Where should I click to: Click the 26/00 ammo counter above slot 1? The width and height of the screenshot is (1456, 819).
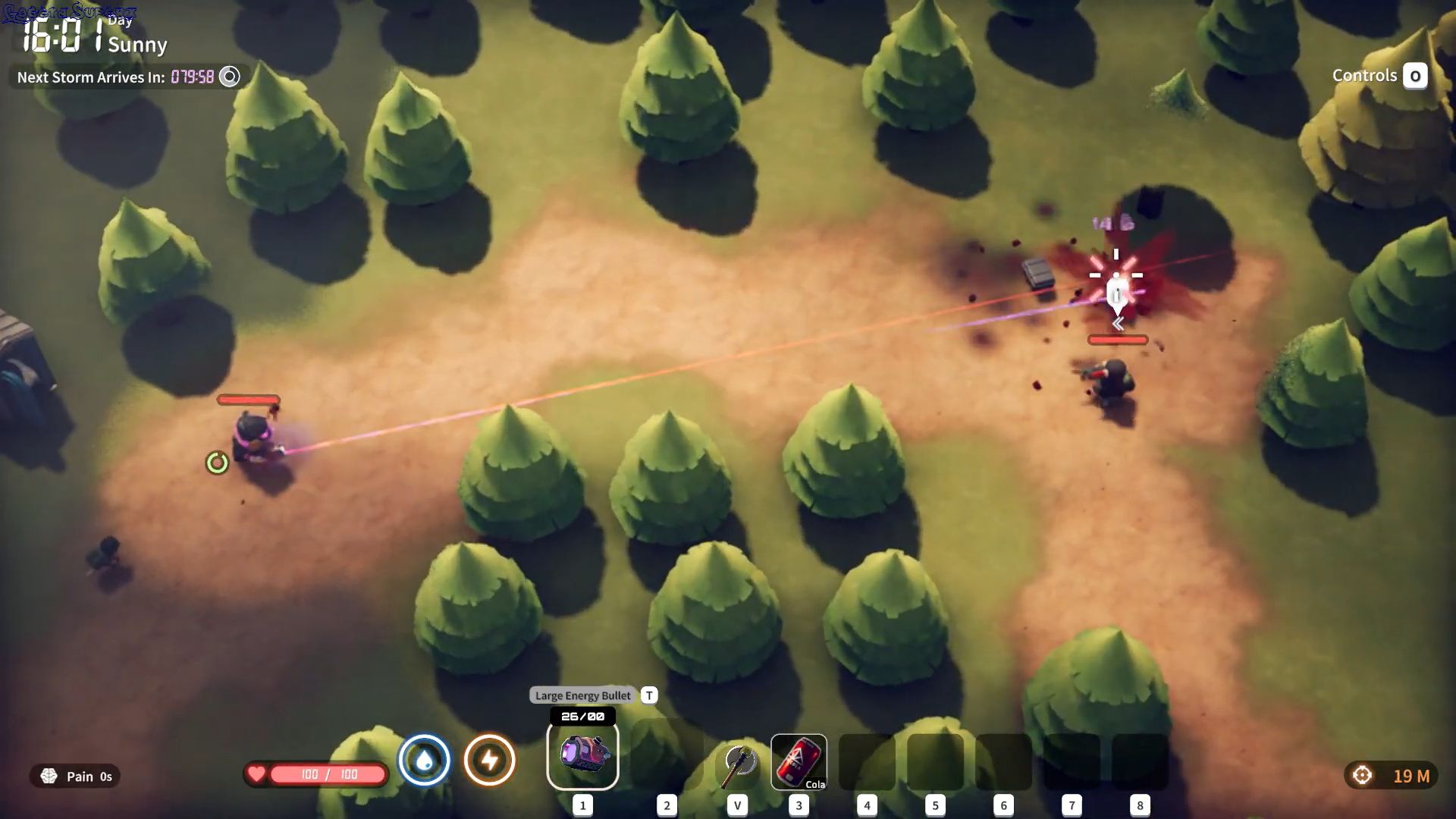coord(583,714)
